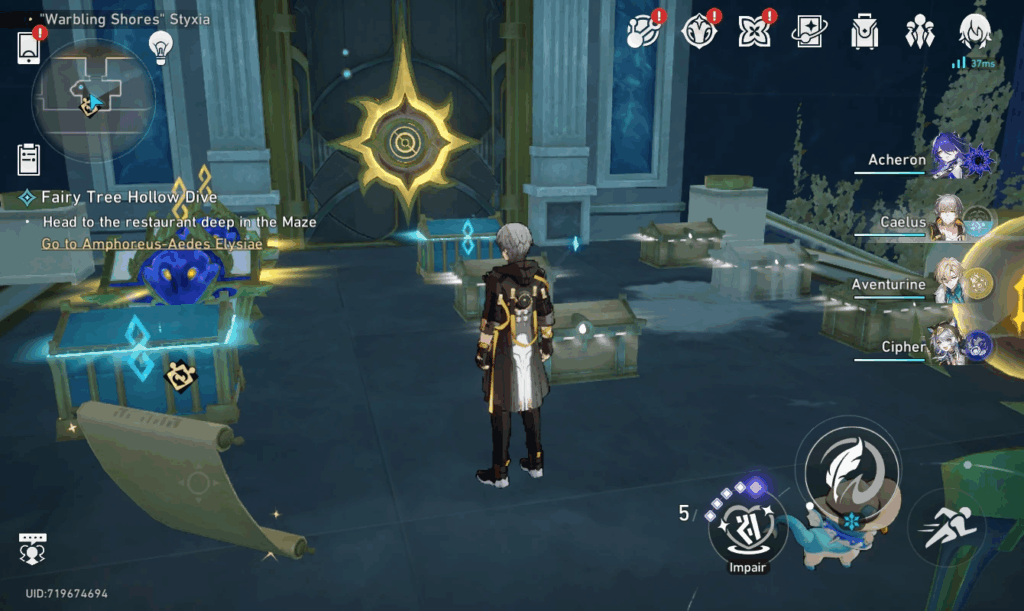Screen dimensions: 1024x611
Task: Tap the lightbulb hint icon
Action: pyautogui.click(x=160, y=46)
